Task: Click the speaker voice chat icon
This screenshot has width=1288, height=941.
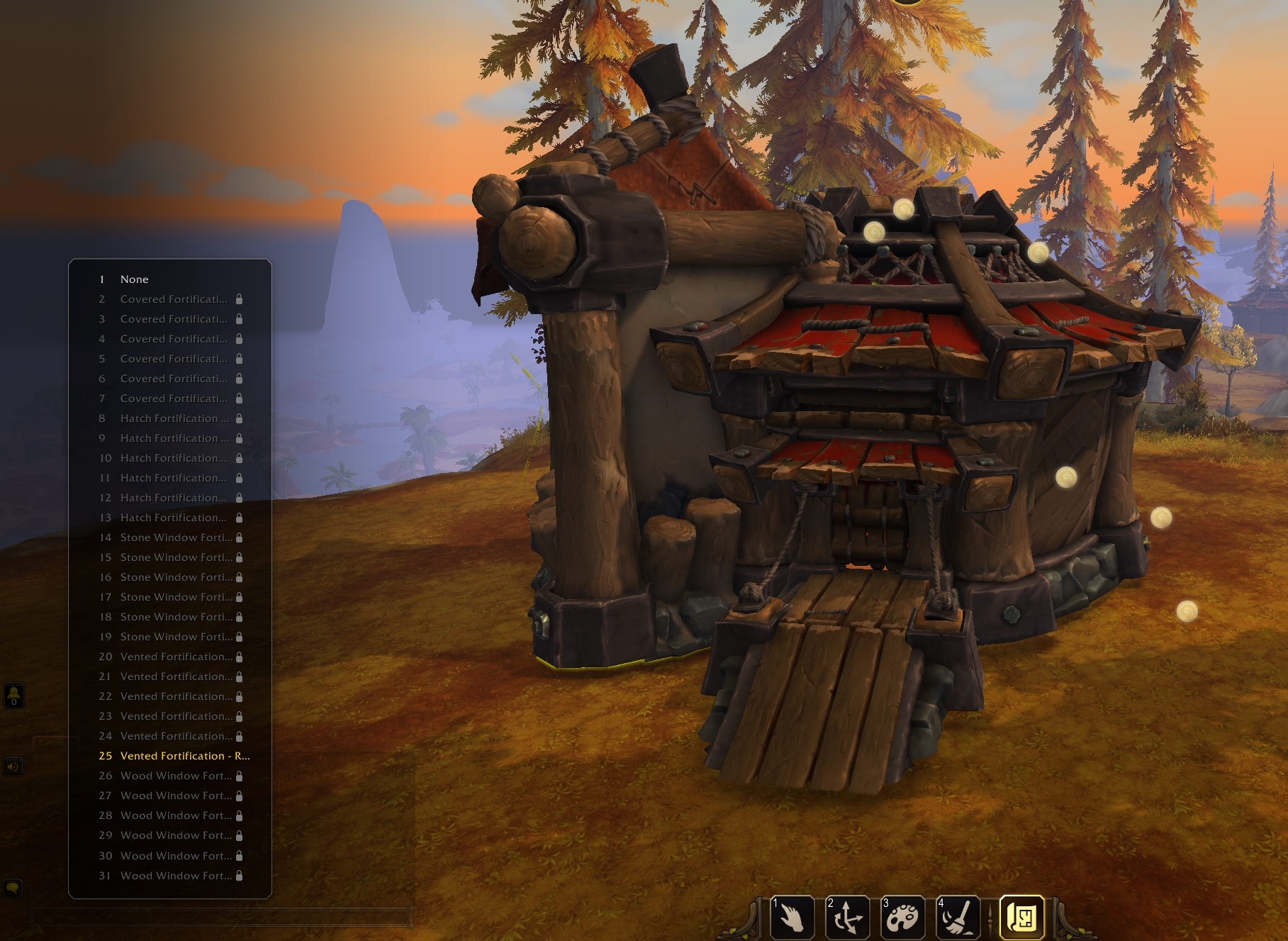Action: (13, 767)
